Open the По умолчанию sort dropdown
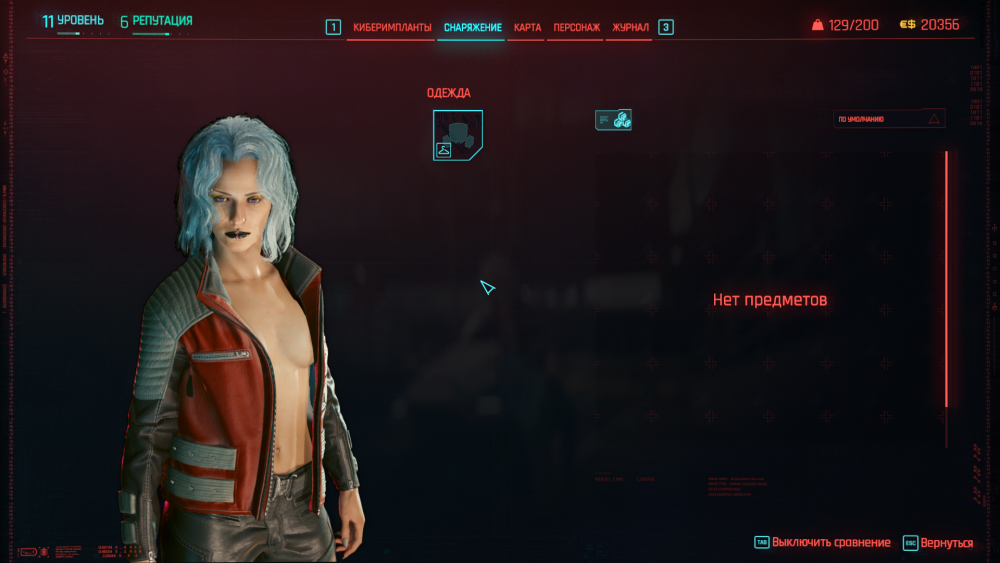The height and width of the screenshot is (563, 1000). pos(889,119)
